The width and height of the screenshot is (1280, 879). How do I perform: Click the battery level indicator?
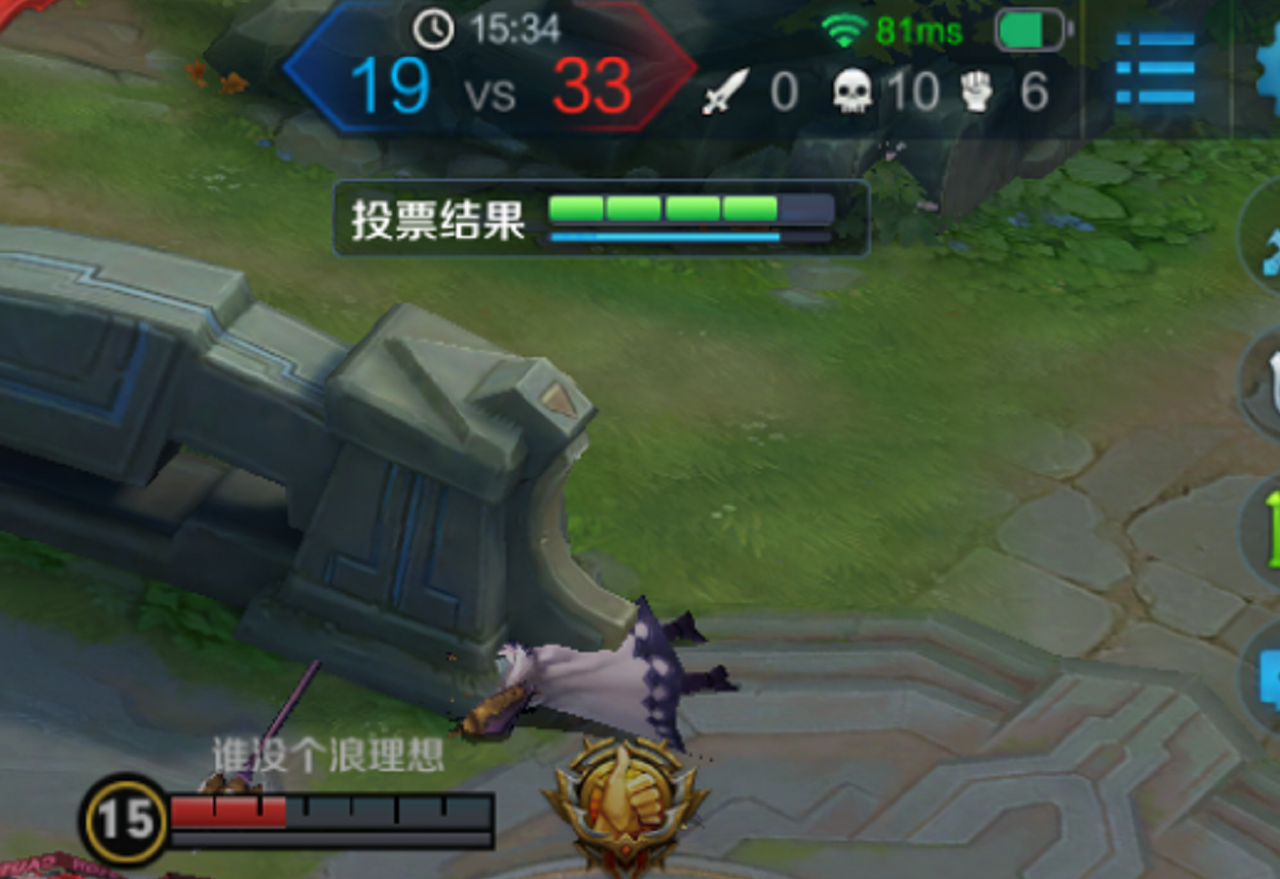point(1028,28)
